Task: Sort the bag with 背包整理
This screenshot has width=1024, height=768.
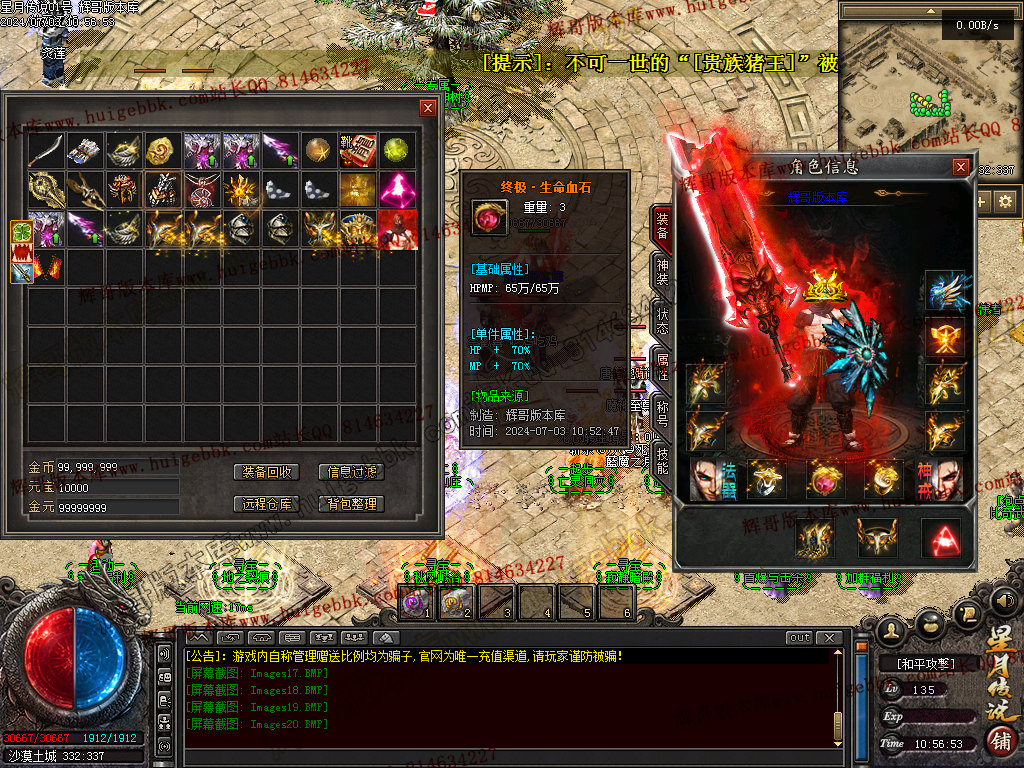Action: pos(352,504)
